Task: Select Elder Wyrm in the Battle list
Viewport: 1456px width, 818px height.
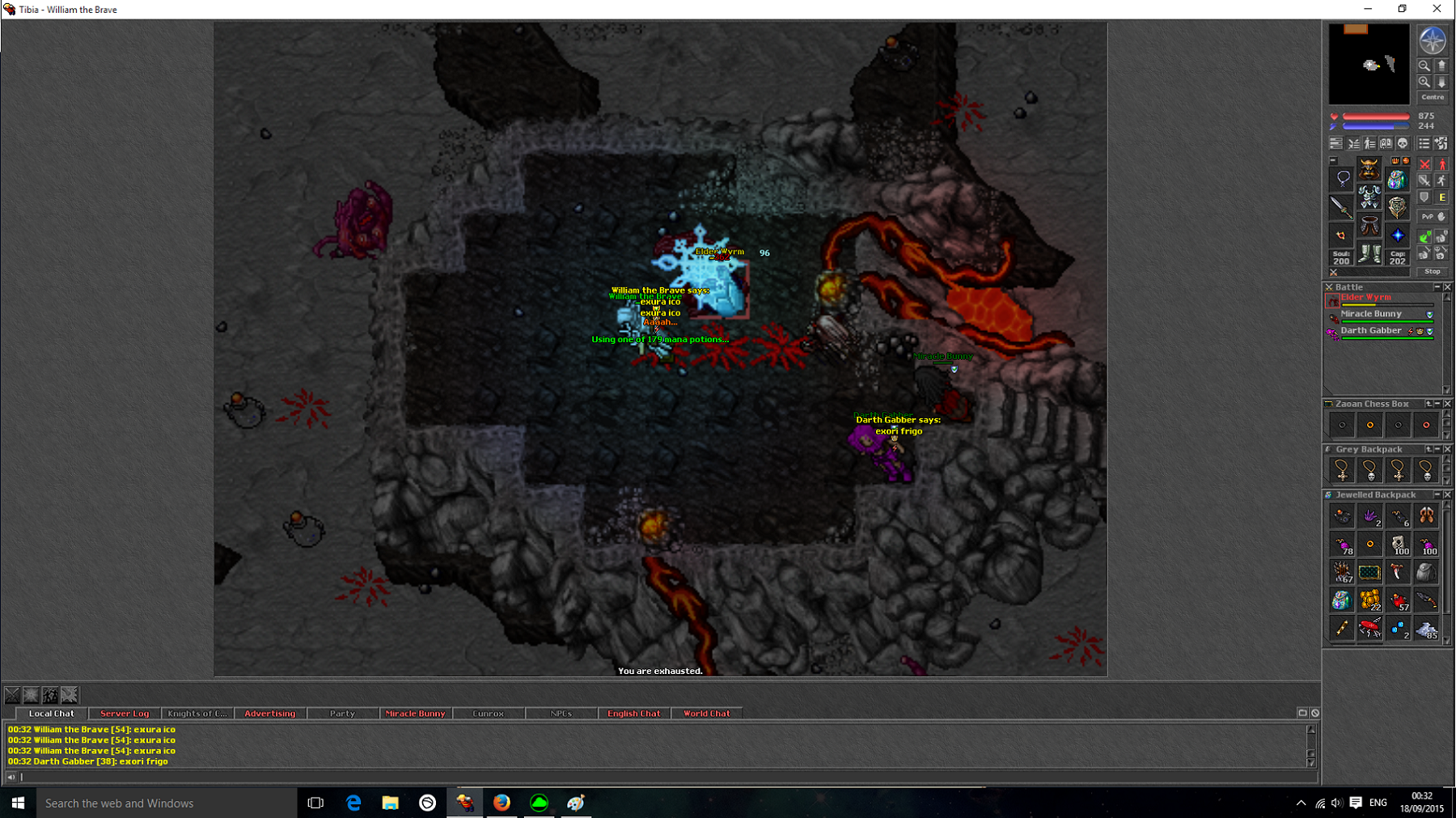Action: (1366, 298)
